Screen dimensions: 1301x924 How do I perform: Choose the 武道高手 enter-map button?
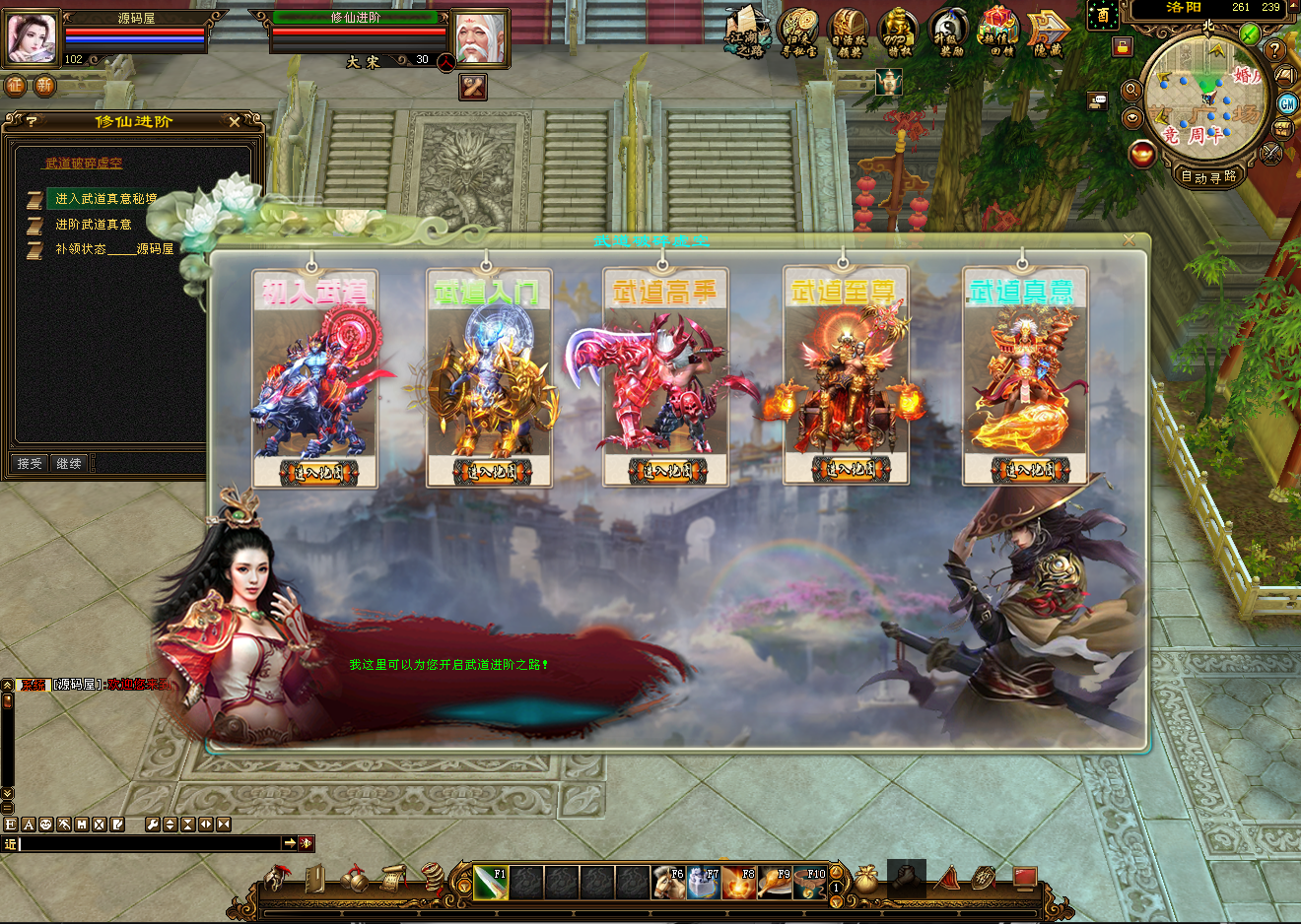(x=665, y=471)
